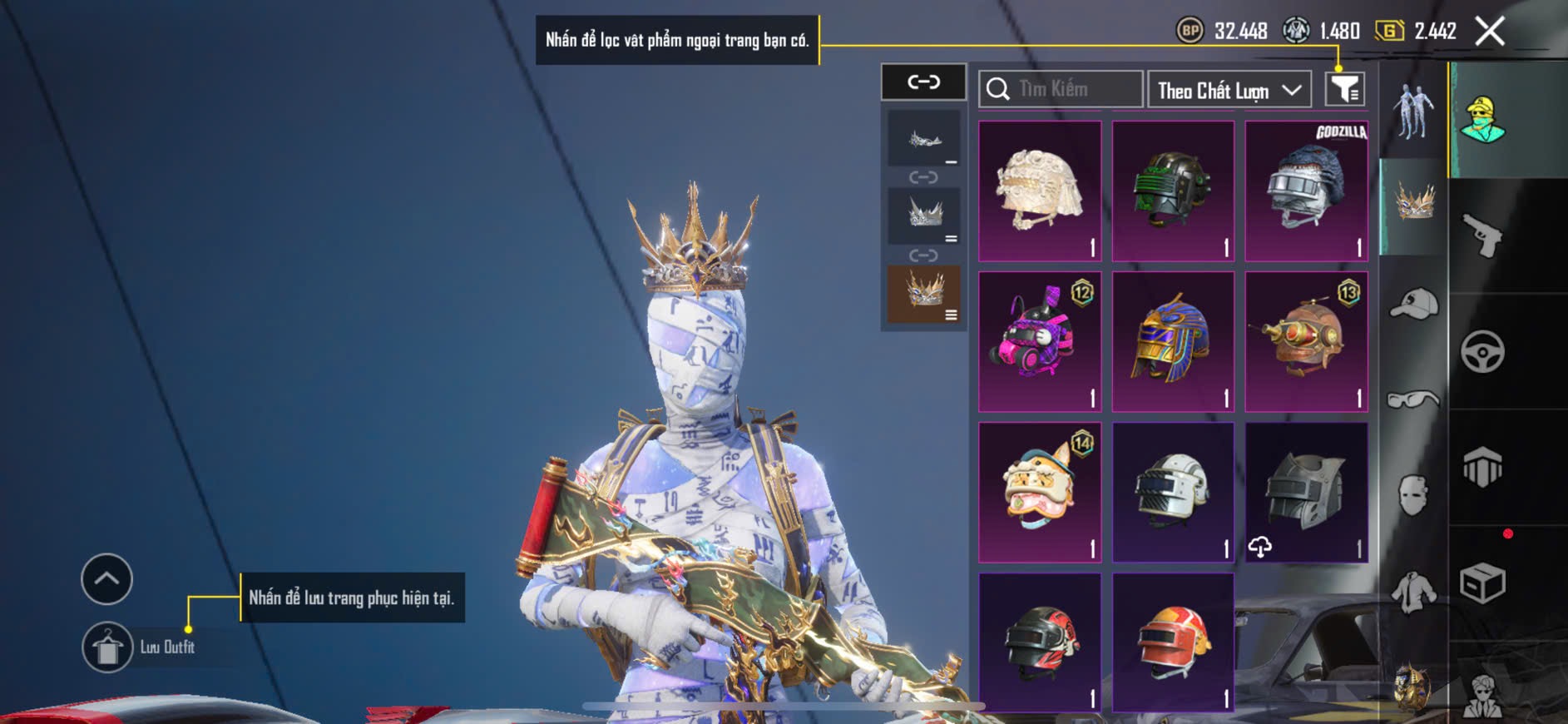Choose the lion dance helmet skin
The width and height of the screenshot is (1568, 724).
tap(1040, 493)
